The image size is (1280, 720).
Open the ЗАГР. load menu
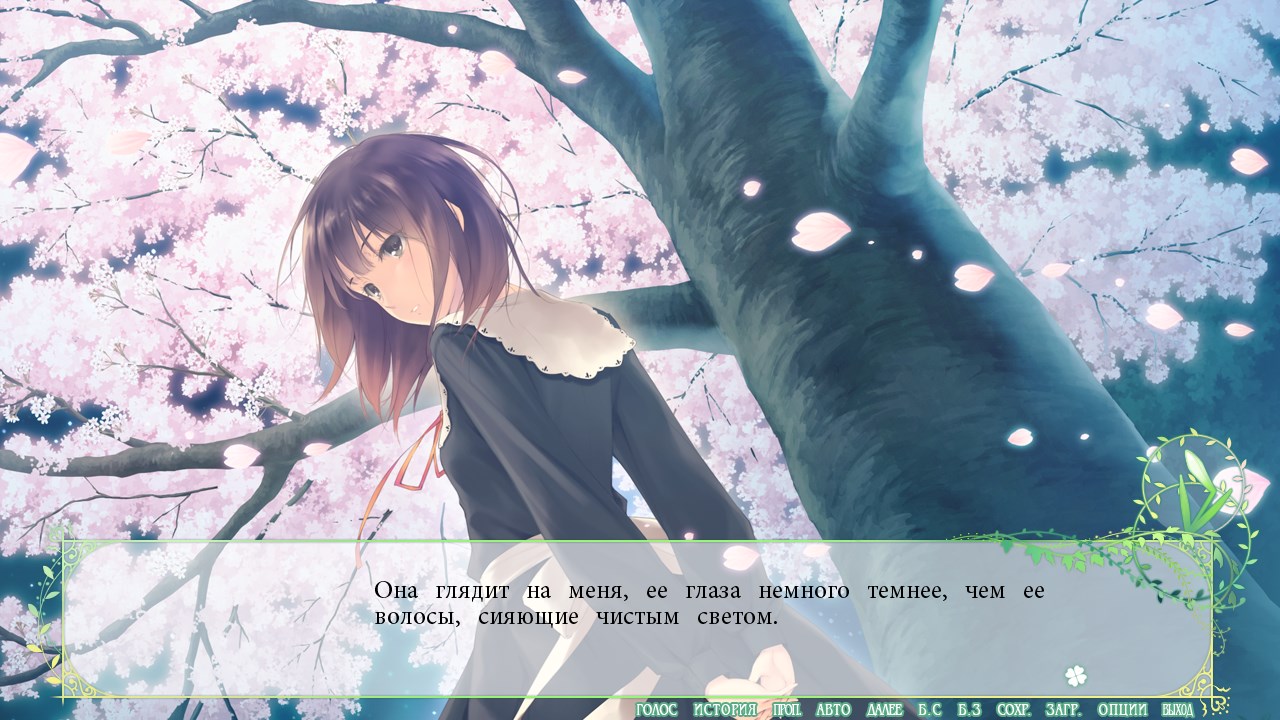[1063, 710]
